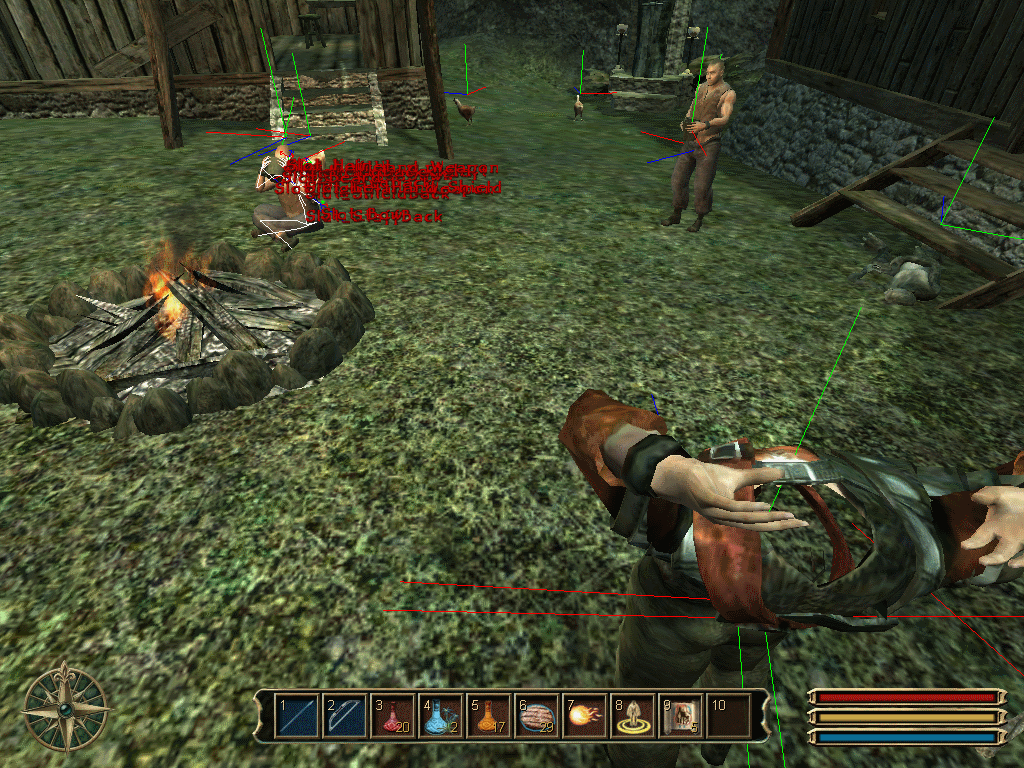The height and width of the screenshot is (768, 1024).
Task: Use the orange potion in slot 5
Action: (489, 716)
